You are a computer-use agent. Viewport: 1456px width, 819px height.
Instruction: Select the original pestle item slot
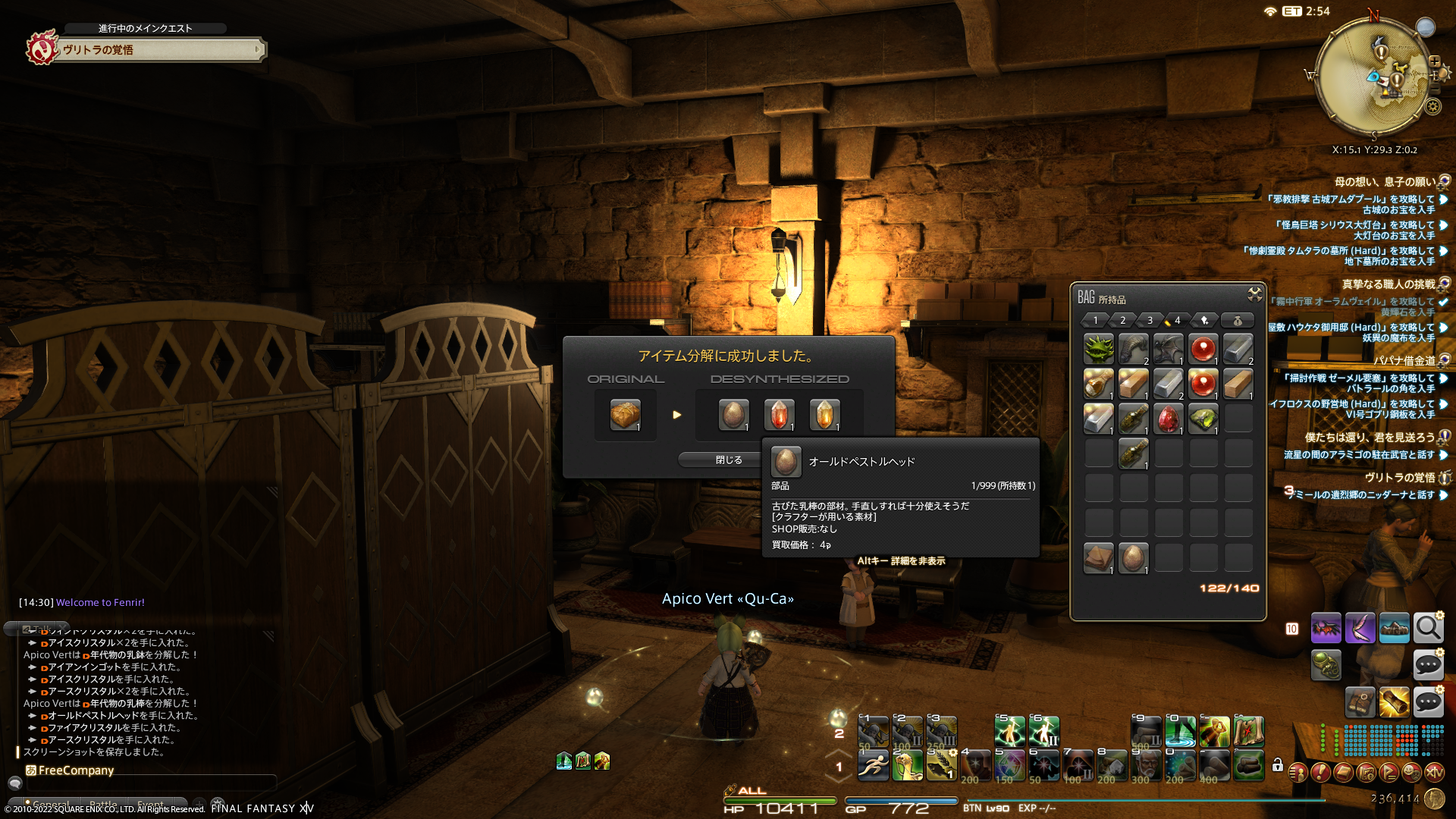[x=625, y=415]
